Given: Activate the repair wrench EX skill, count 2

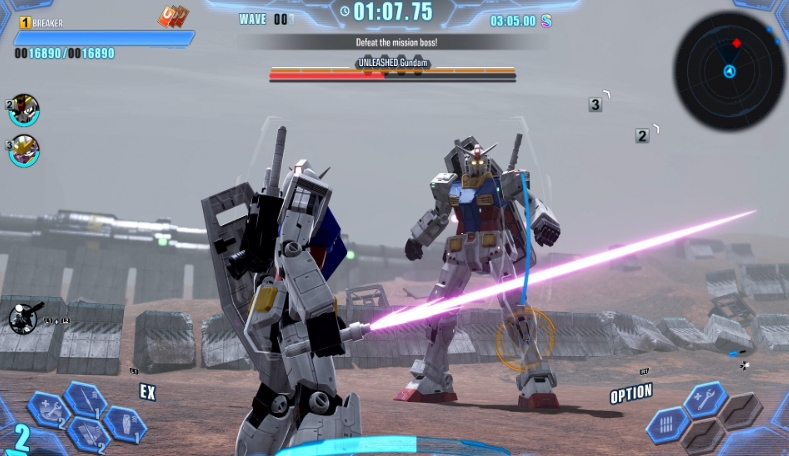Looking at the screenshot, I should coord(47,408).
